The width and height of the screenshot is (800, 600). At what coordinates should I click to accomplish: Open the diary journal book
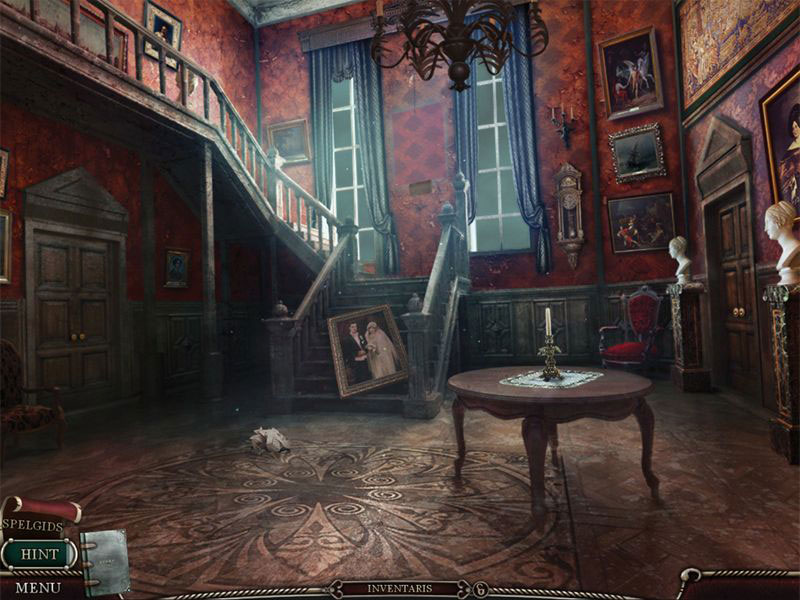point(105,560)
